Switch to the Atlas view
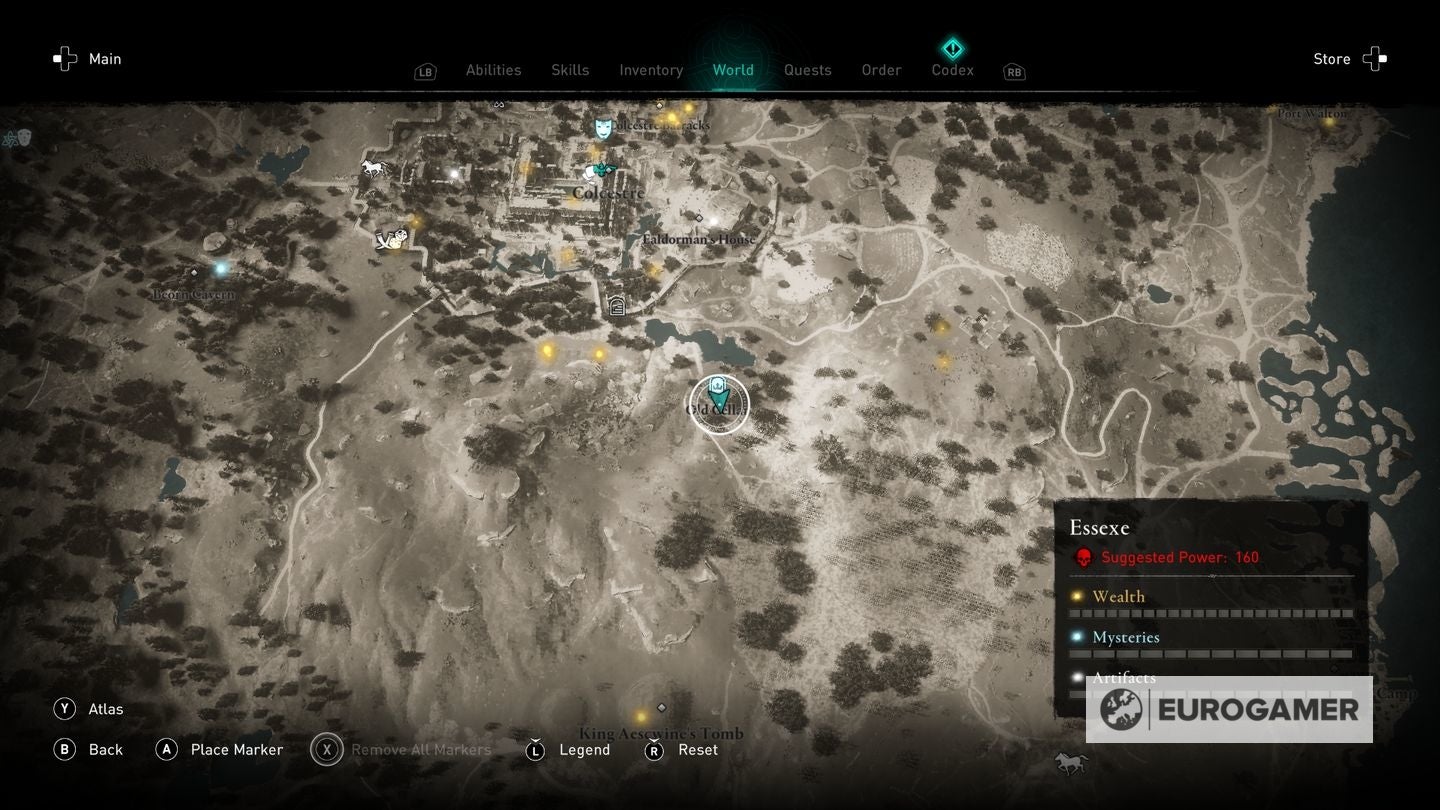Screen dimensions: 1440x810 tap(105, 708)
